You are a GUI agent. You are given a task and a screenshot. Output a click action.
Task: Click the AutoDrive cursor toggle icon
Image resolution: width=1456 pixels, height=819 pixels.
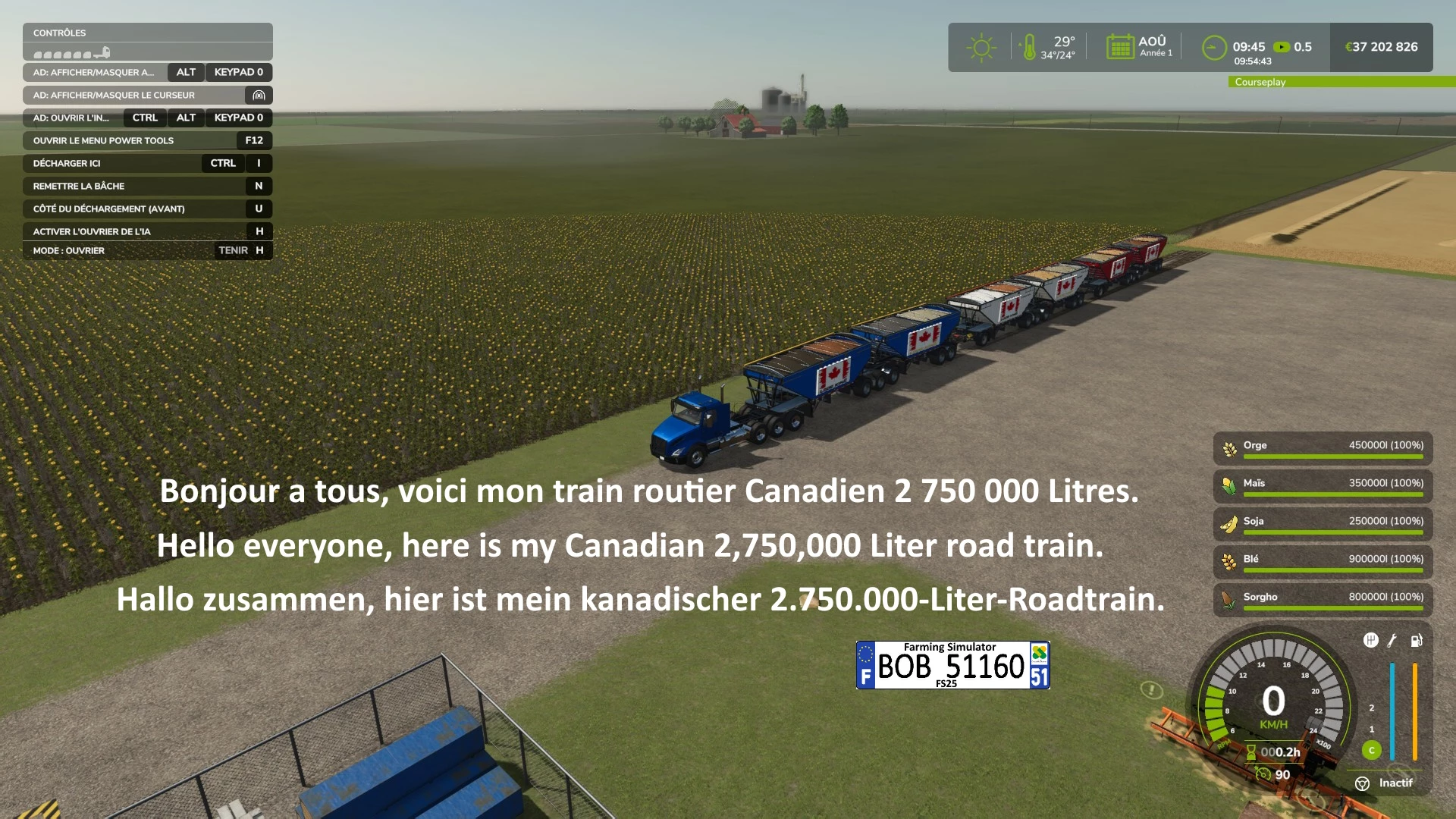[x=259, y=96]
